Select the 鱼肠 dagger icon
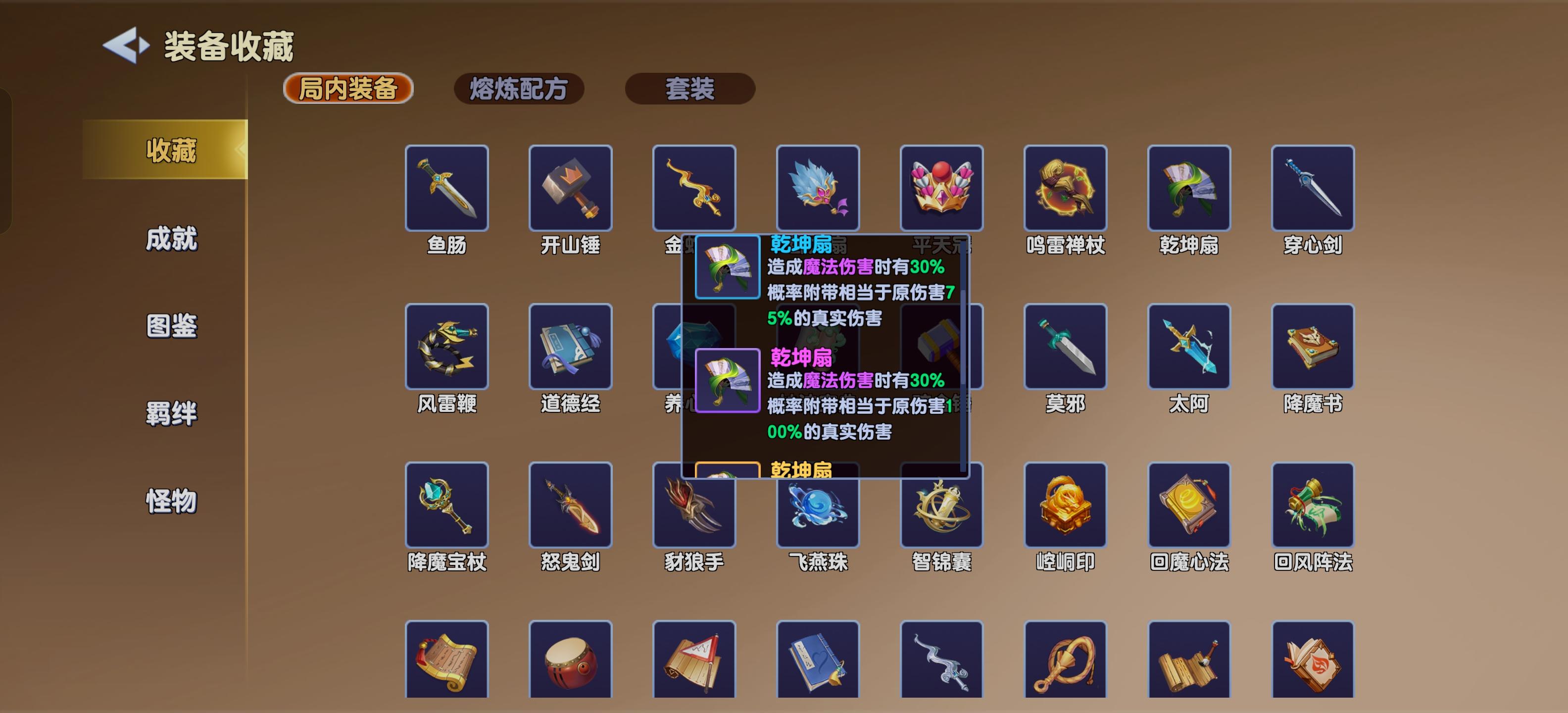 coord(447,189)
